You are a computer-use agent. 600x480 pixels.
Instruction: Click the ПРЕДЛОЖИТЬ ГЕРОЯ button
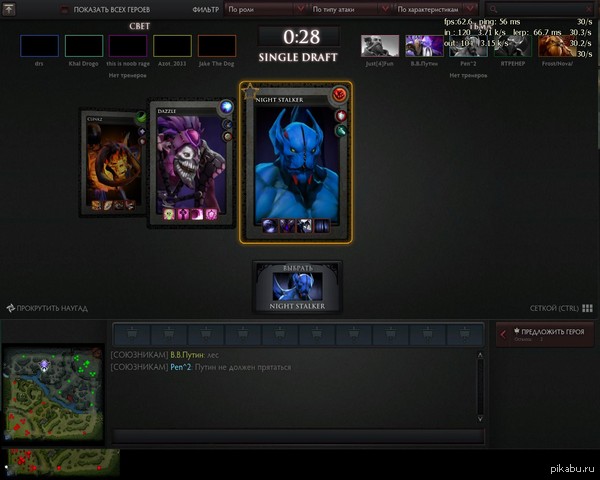click(546, 334)
